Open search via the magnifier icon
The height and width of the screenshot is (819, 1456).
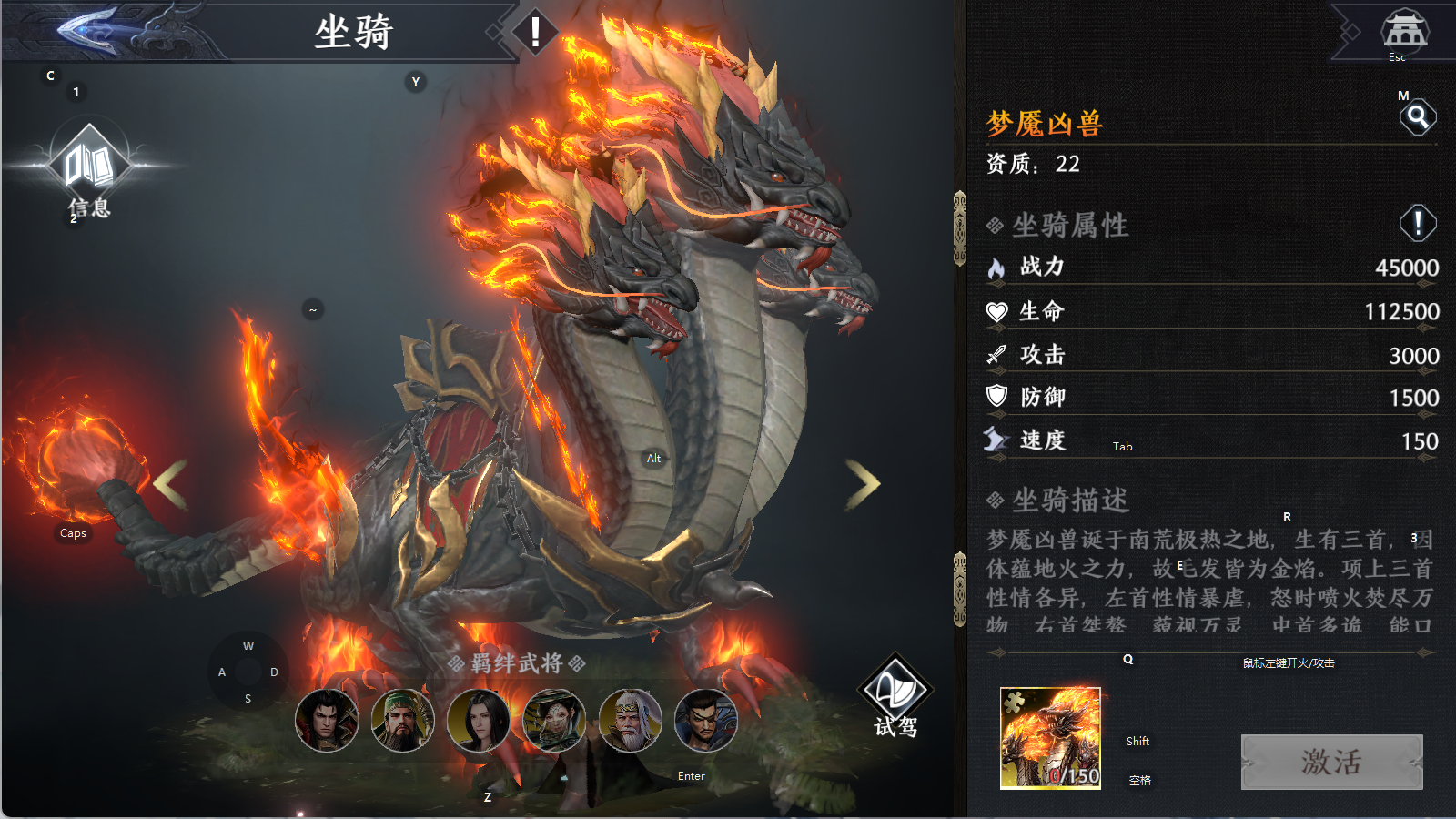(x=1420, y=116)
